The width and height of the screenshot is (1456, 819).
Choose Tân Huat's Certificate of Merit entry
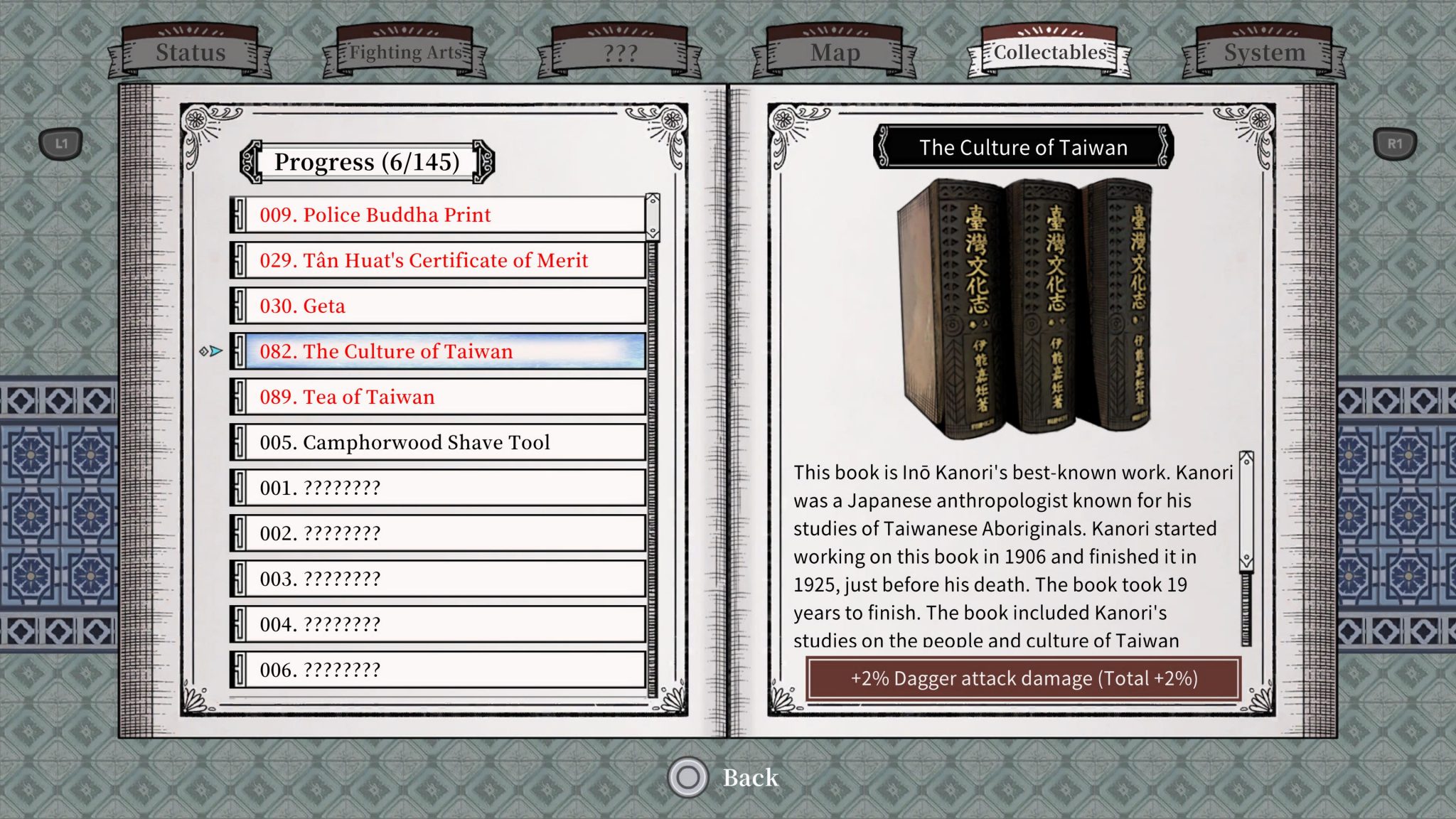point(438,260)
